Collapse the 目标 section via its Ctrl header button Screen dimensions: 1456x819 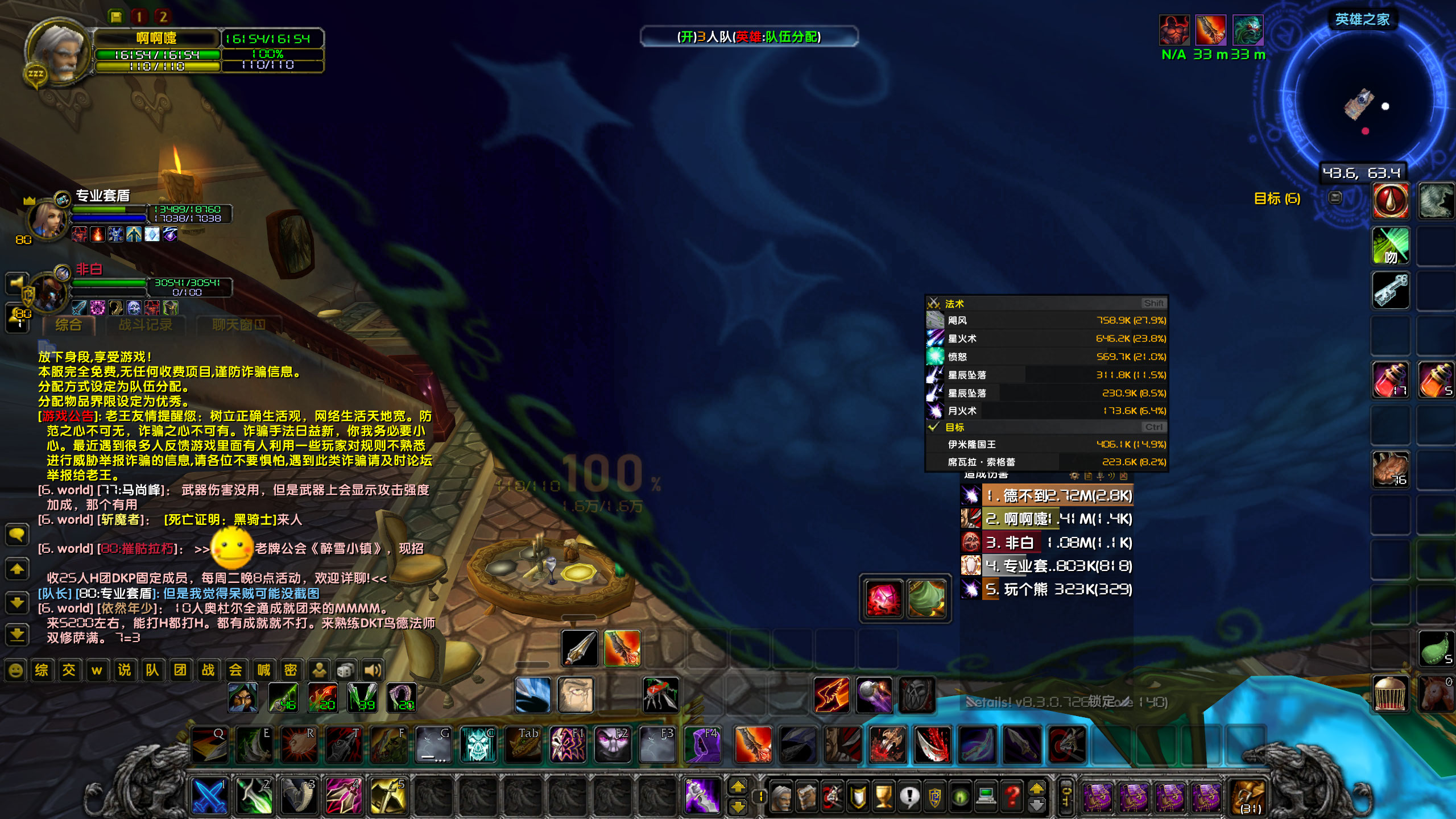(1153, 427)
